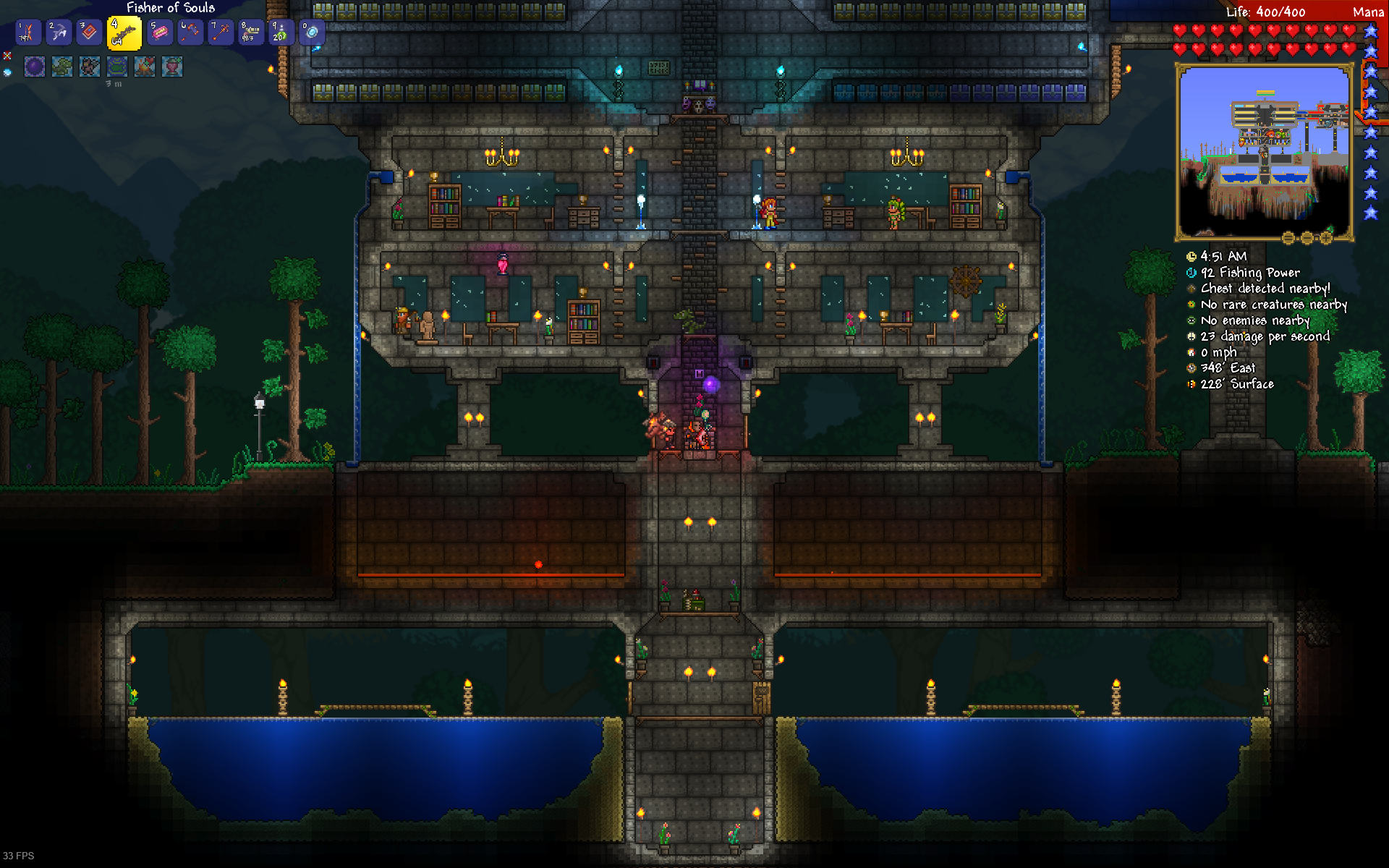Dismiss the purple Shadow Orb buff icon
Screen dimensions: 1389x868
pos(34,67)
